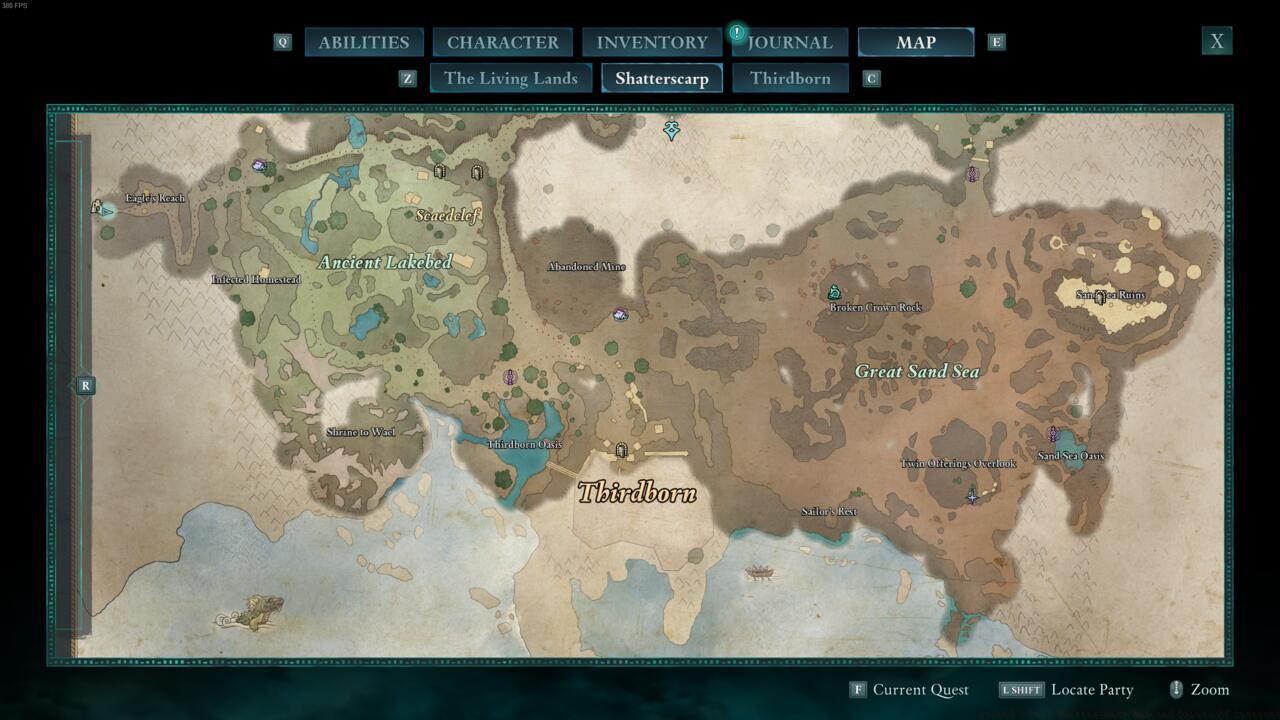This screenshot has width=1280, height=720.
Task: Click the left door icon above Scaedelef
Action: pos(440,171)
